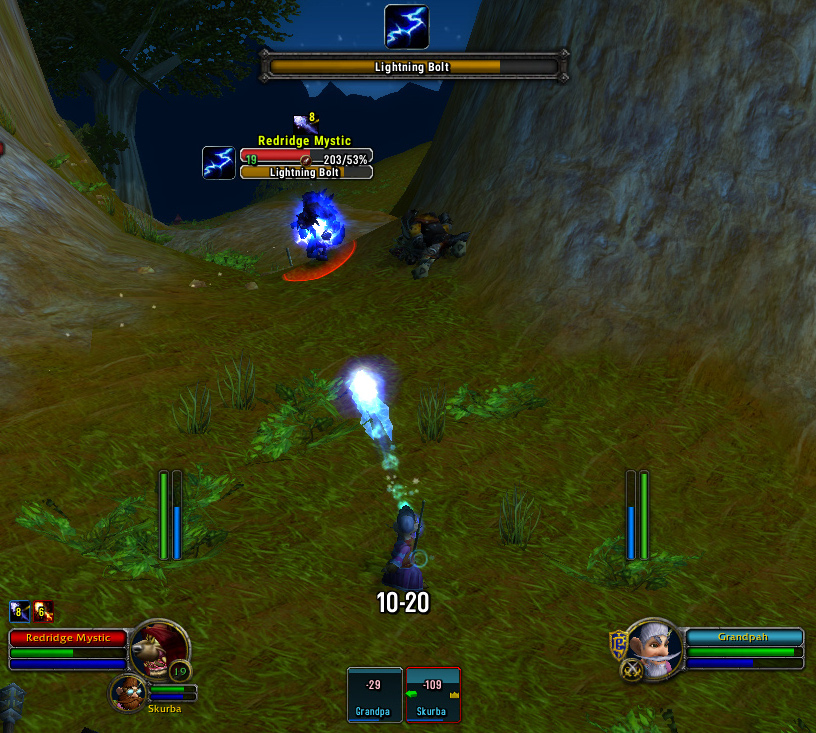Select the Skurba target-of-target portrait

click(129, 692)
